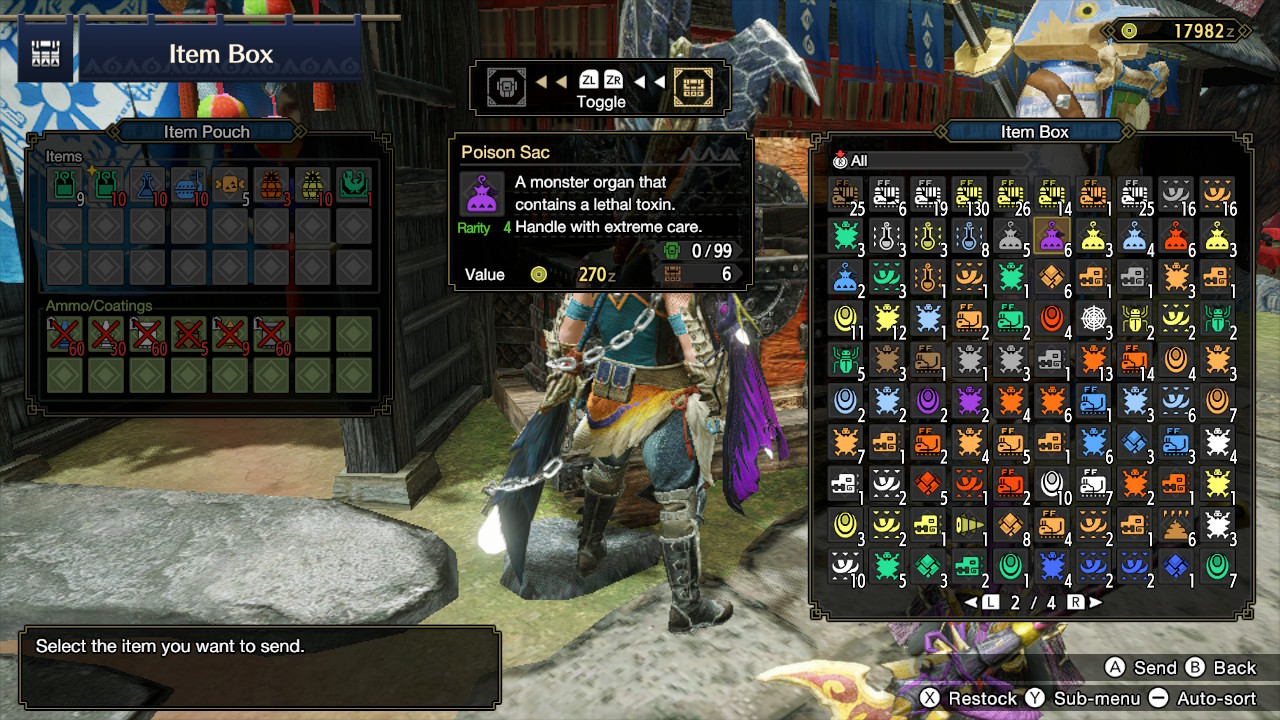Open the Sub-menu with the Y button label
1280x720 pixels.
point(1092,697)
